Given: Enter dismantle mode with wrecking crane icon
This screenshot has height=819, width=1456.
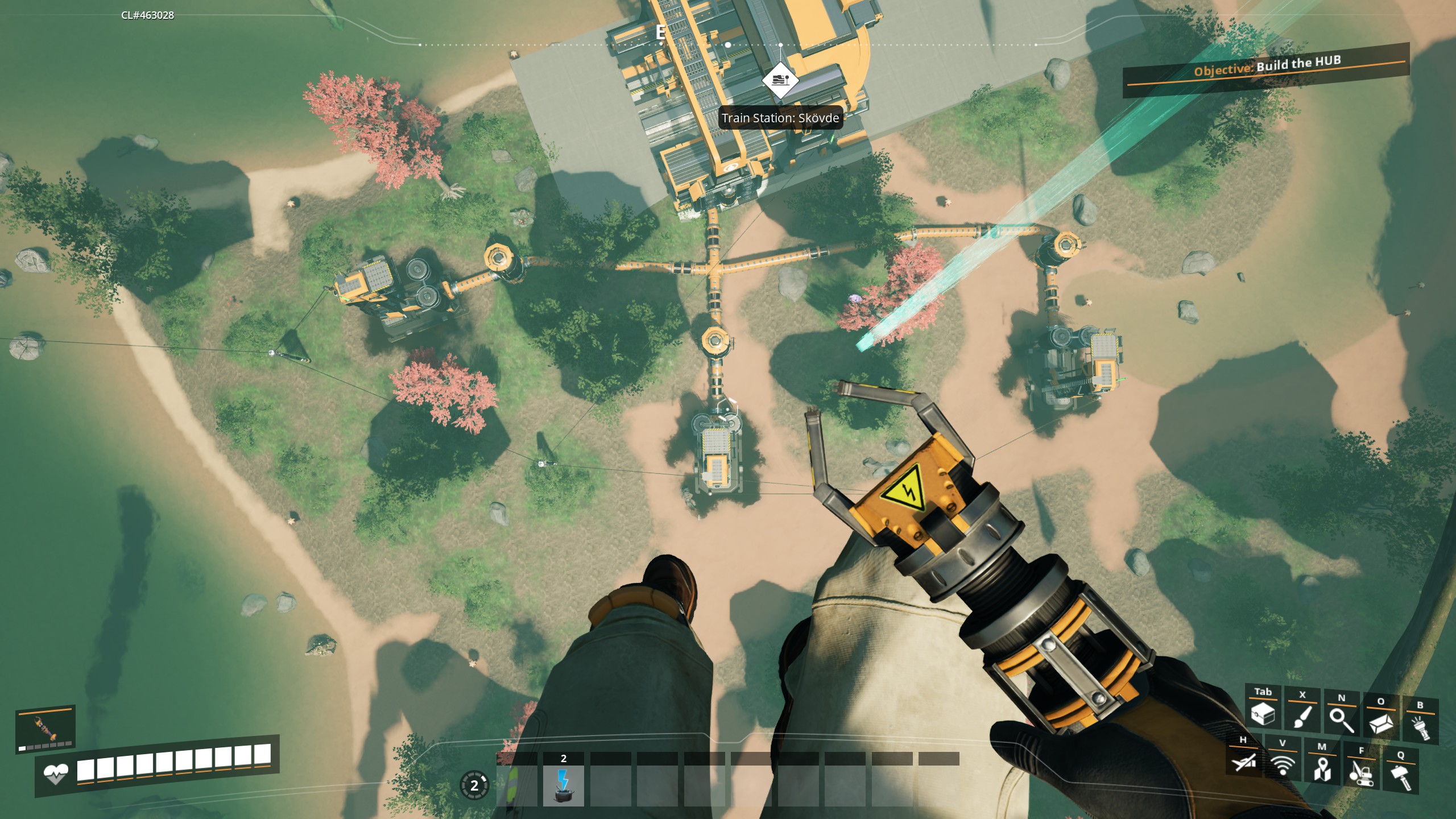Looking at the screenshot, I should tap(1361, 772).
